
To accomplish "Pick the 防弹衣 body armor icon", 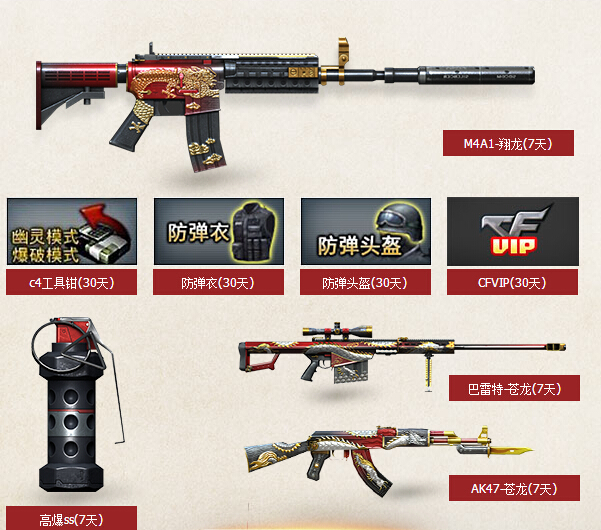I will click(218, 232).
